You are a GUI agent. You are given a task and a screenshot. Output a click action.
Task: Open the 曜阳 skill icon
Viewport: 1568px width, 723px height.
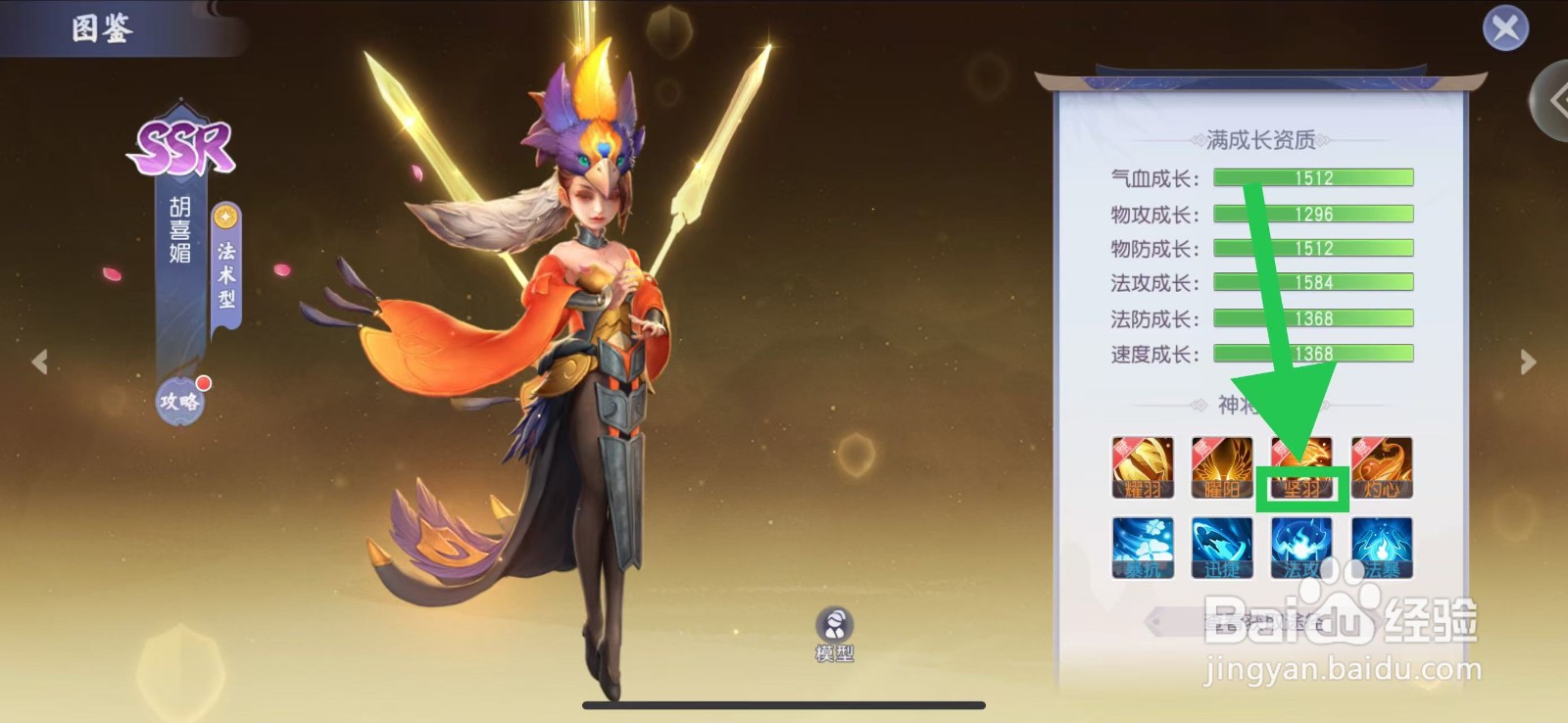(x=1222, y=468)
